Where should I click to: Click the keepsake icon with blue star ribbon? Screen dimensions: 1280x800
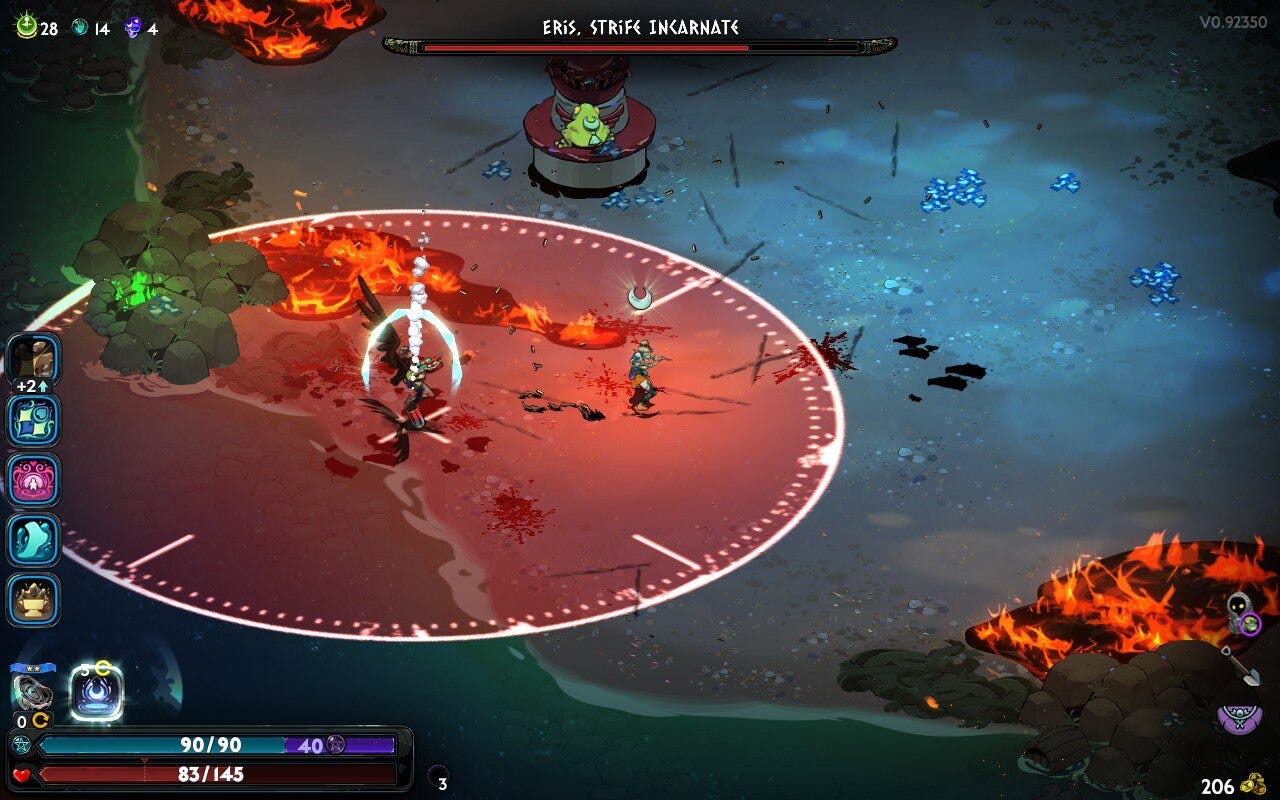click(32, 690)
